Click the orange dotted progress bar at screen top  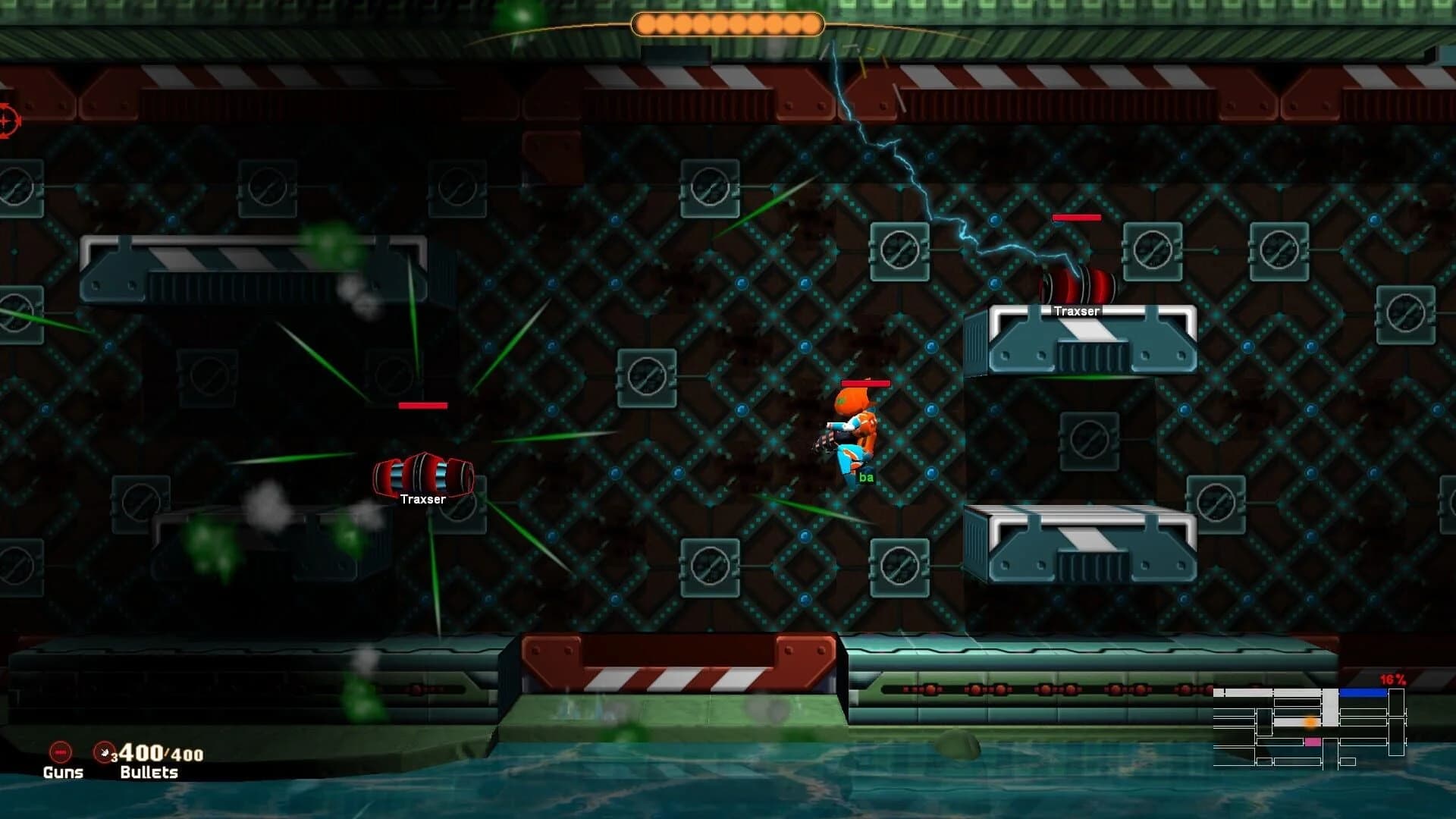726,24
